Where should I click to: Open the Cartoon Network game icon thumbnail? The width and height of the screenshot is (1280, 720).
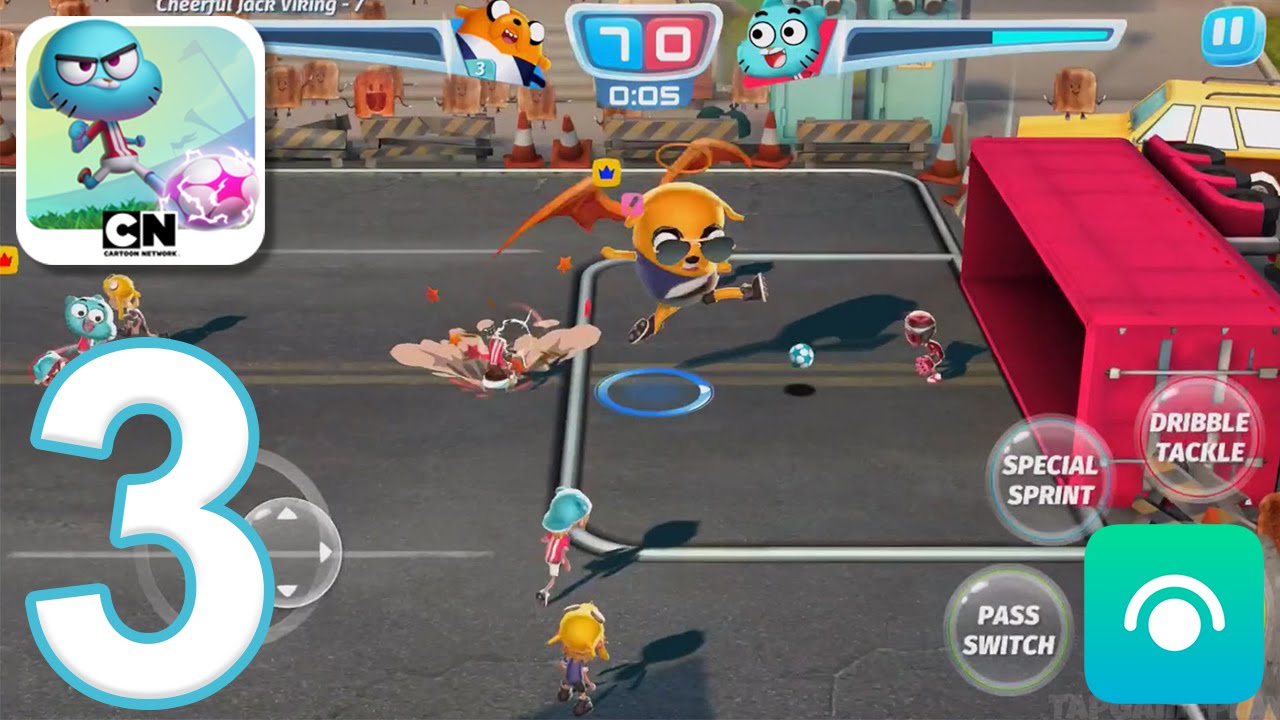(x=140, y=141)
